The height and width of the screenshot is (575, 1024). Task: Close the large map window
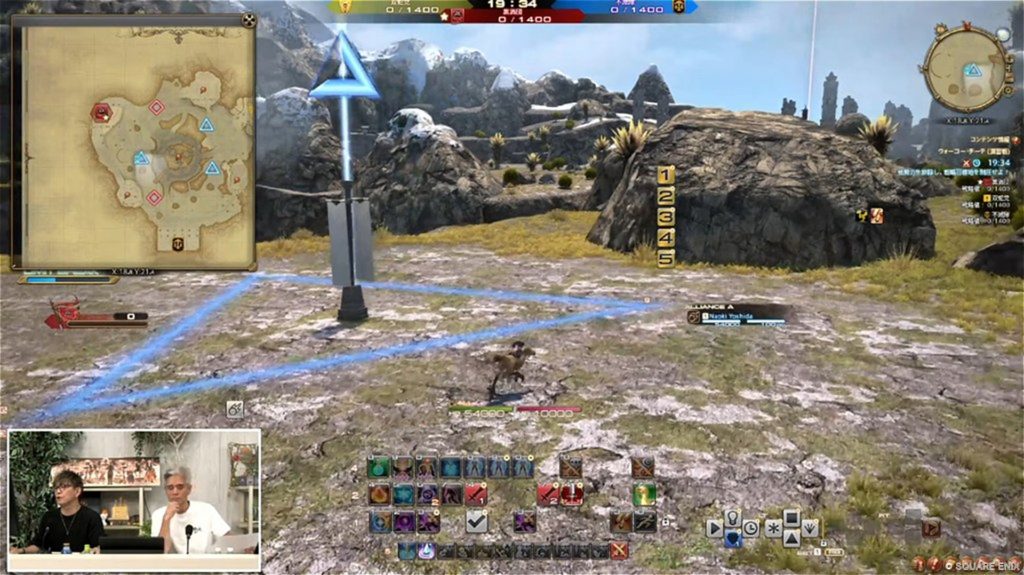click(x=248, y=19)
